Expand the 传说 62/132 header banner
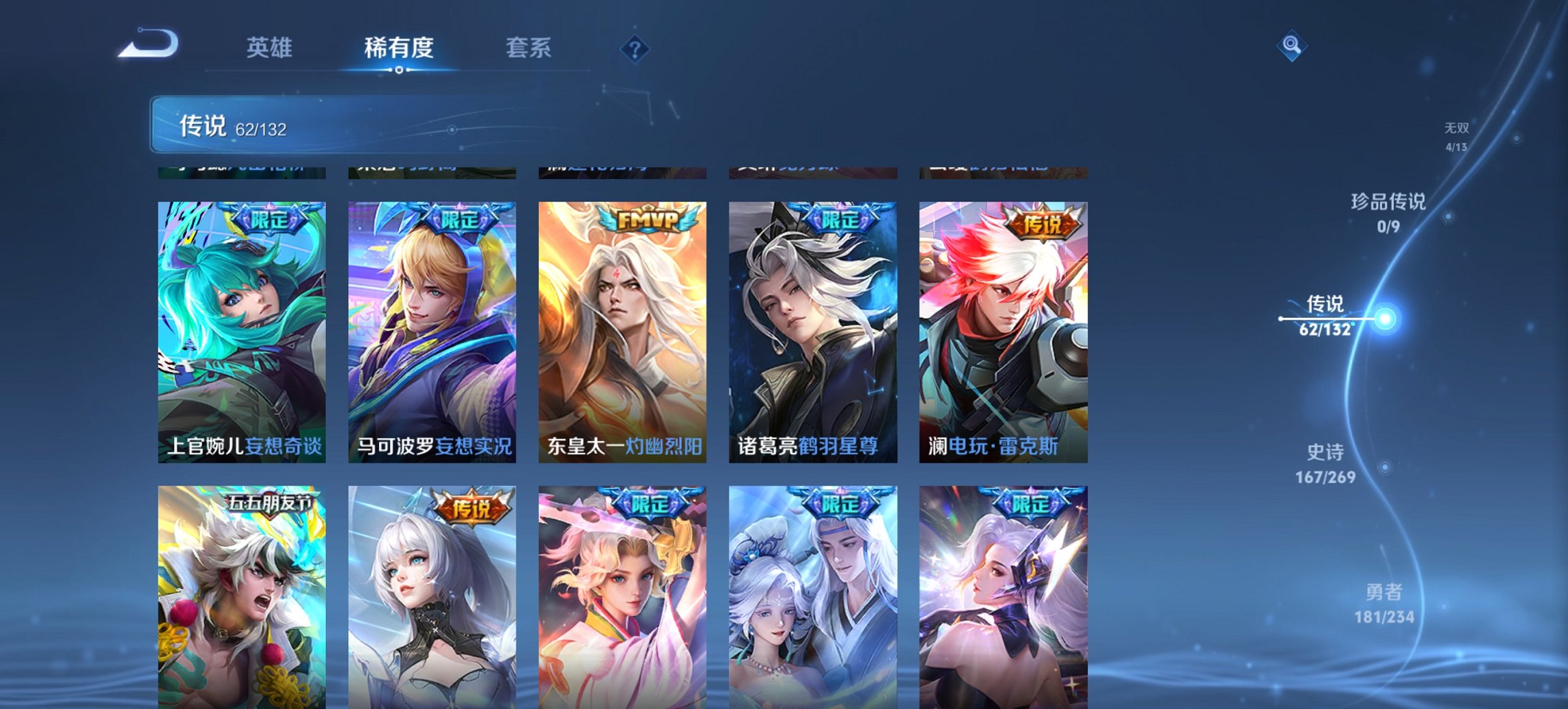This screenshot has height=709, width=1568. tap(287, 125)
